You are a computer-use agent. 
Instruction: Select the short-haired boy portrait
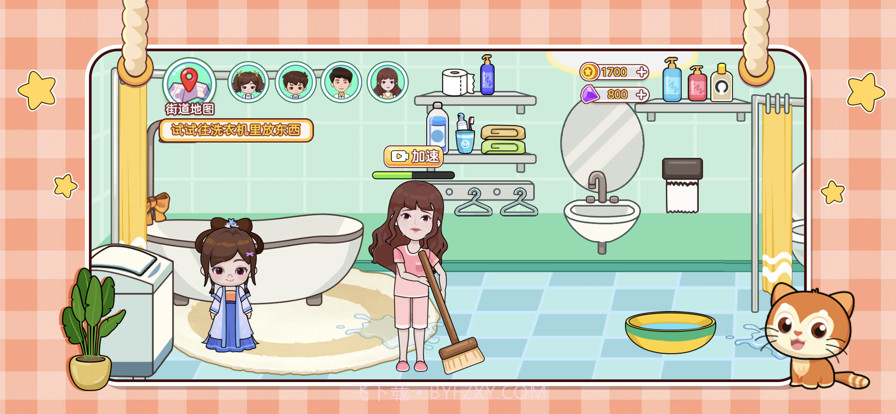coord(295,83)
